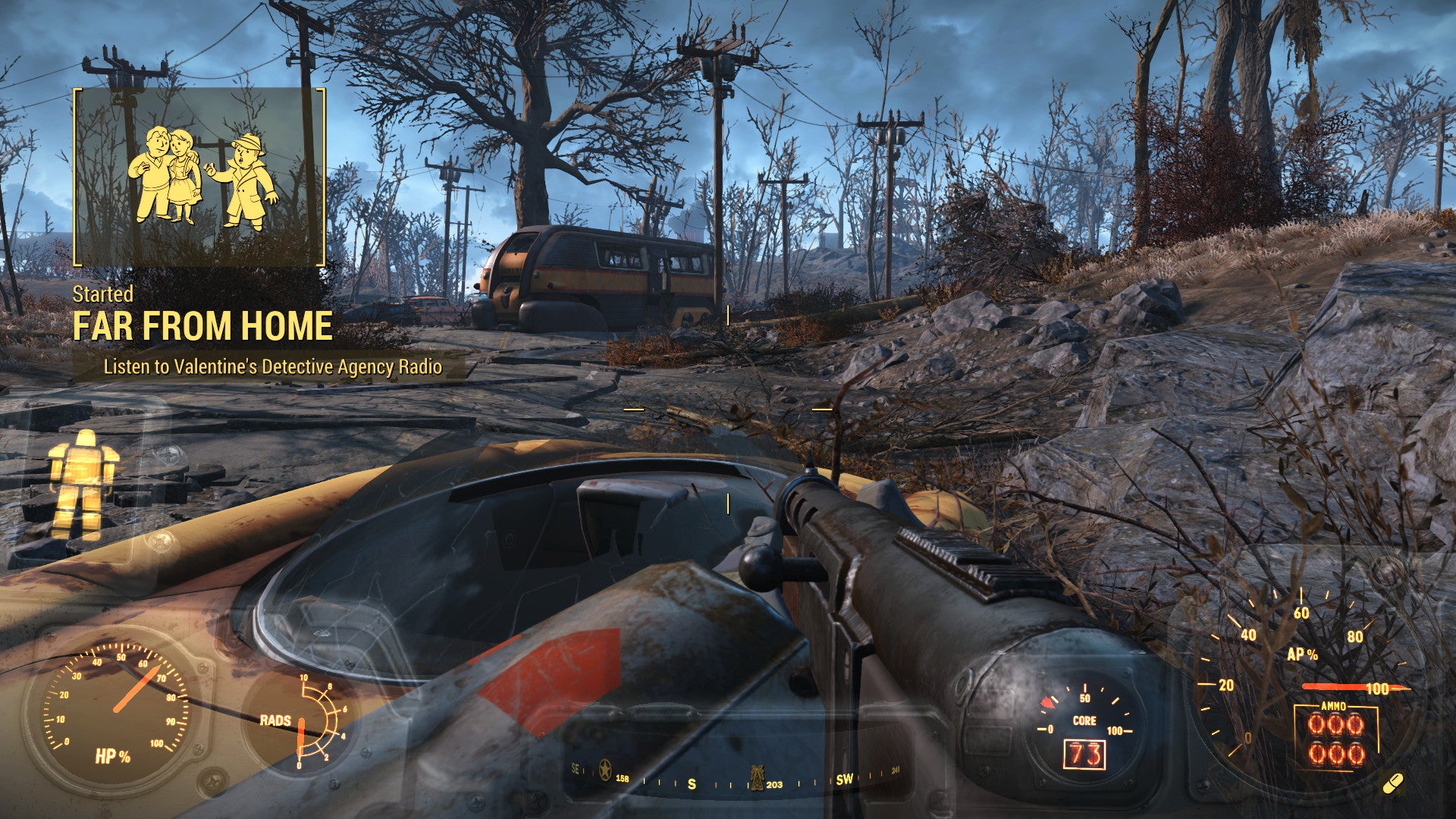The height and width of the screenshot is (819, 1456).
Task: Select the Vault Boy quest illustration
Action: 202,178
